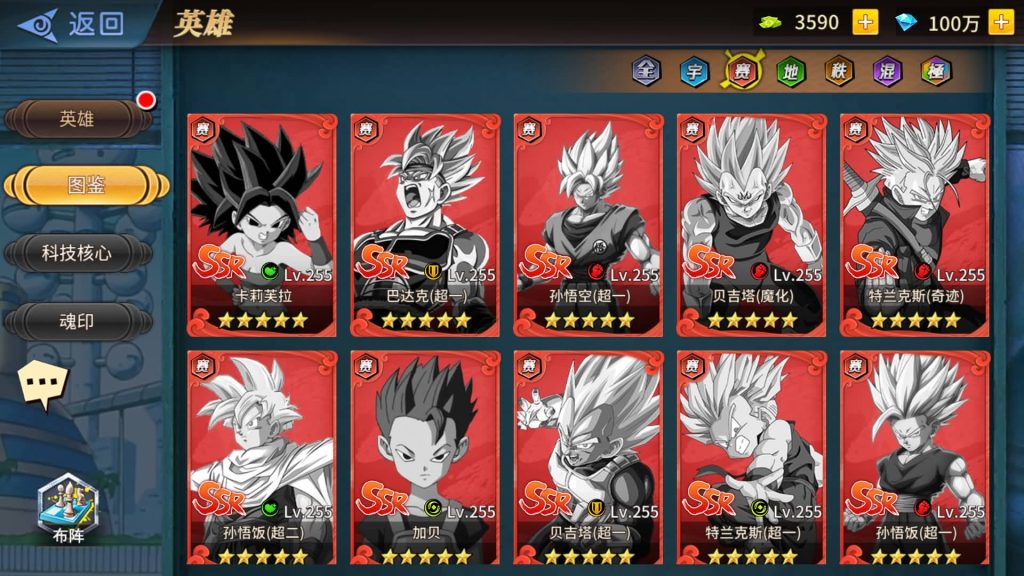Switch to the 地 filter tab
Screen dimensions: 1024x576
coord(790,71)
